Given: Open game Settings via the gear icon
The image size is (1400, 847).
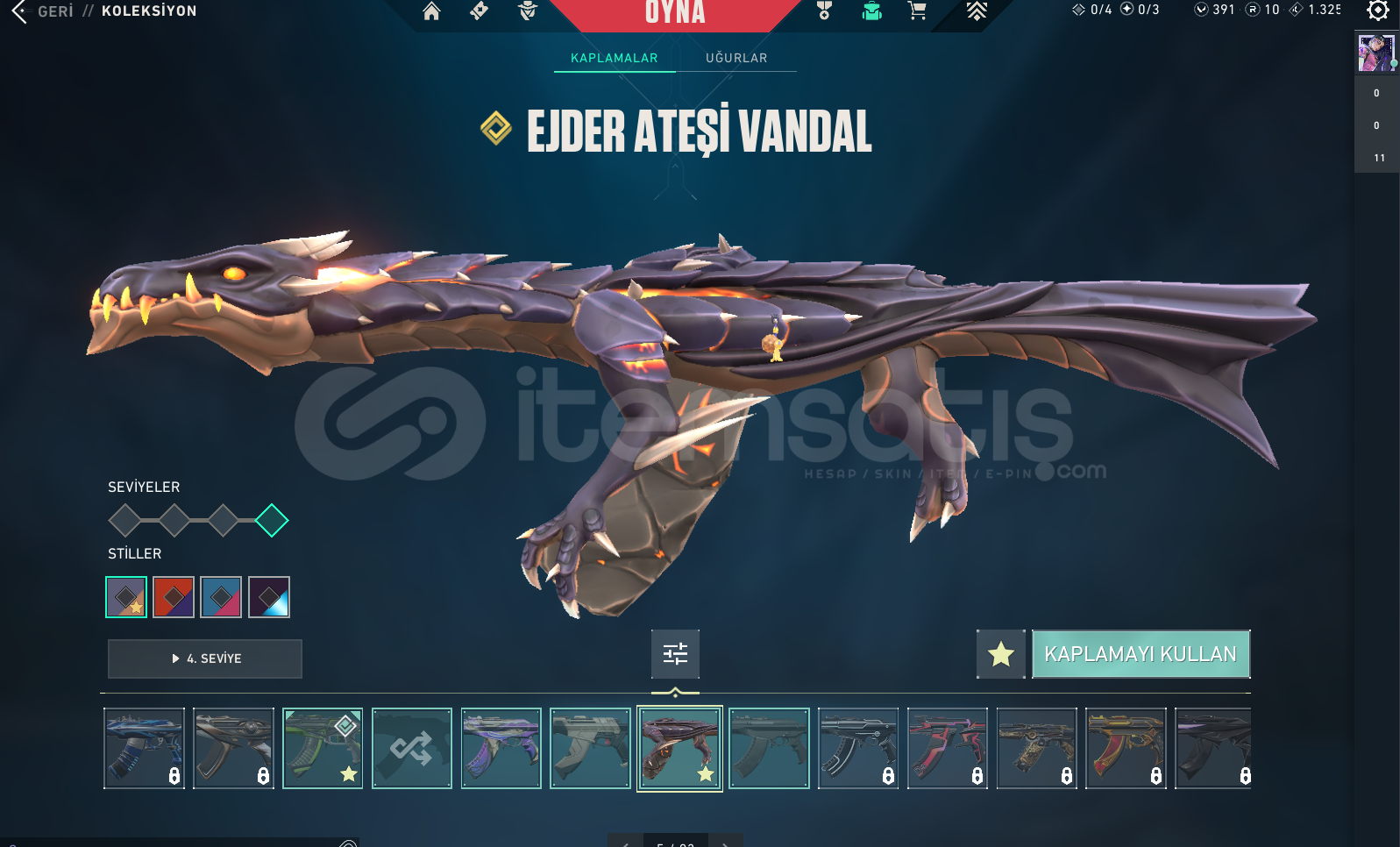Looking at the screenshot, I should point(1376,11).
